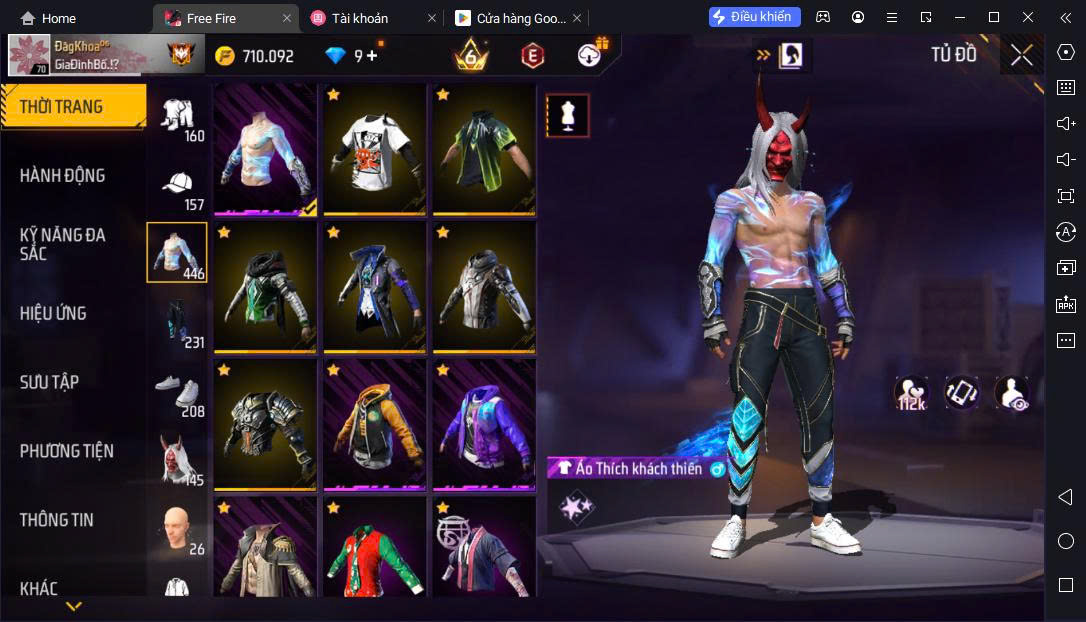Switch to the PHƯƠNG TIỆN section
This screenshot has height=622, width=1086.
click(x=67, y=451)
